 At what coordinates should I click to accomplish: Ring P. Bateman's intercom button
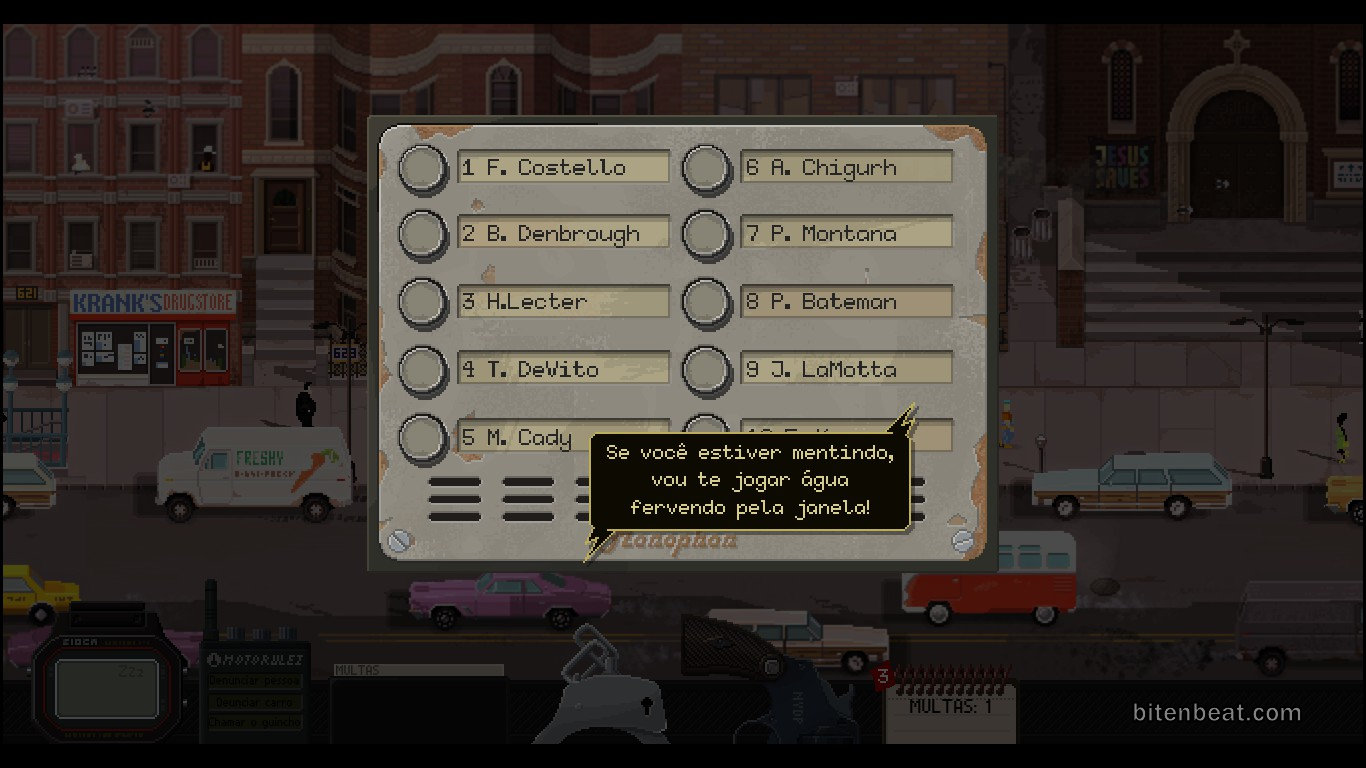pyautogui.click(x=707, y=302)
